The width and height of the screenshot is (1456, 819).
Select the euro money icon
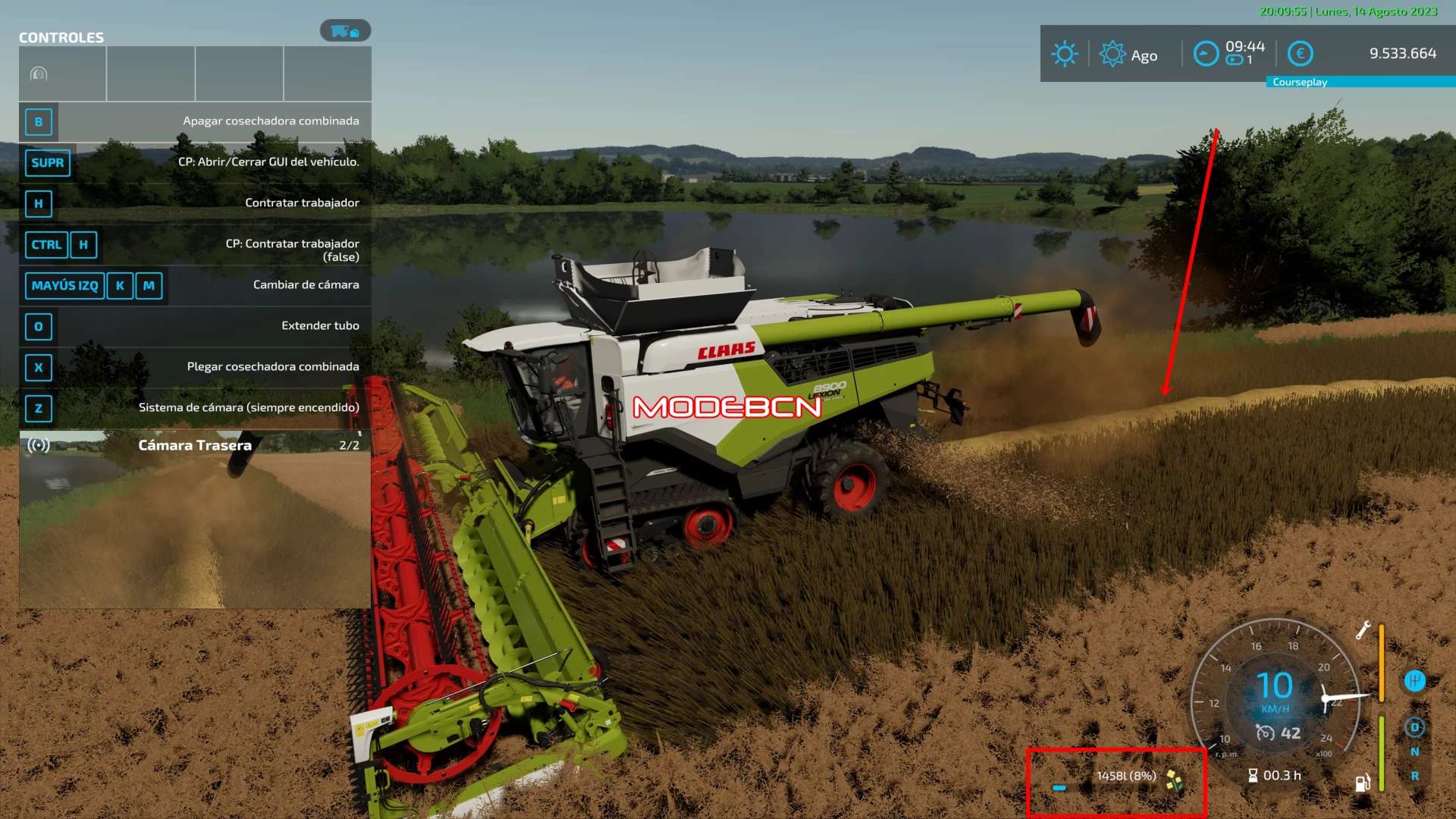tap(1301, 54)
